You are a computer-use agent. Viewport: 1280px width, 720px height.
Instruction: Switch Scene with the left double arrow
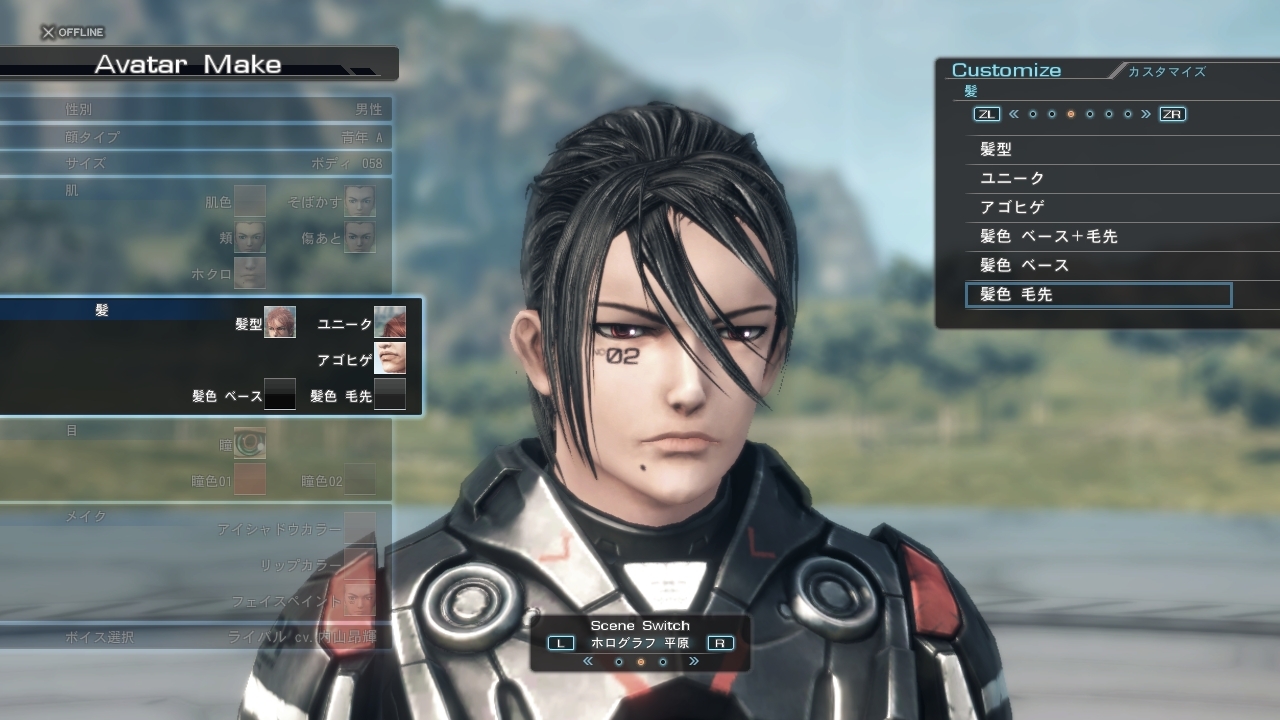[x=588, y=662]
